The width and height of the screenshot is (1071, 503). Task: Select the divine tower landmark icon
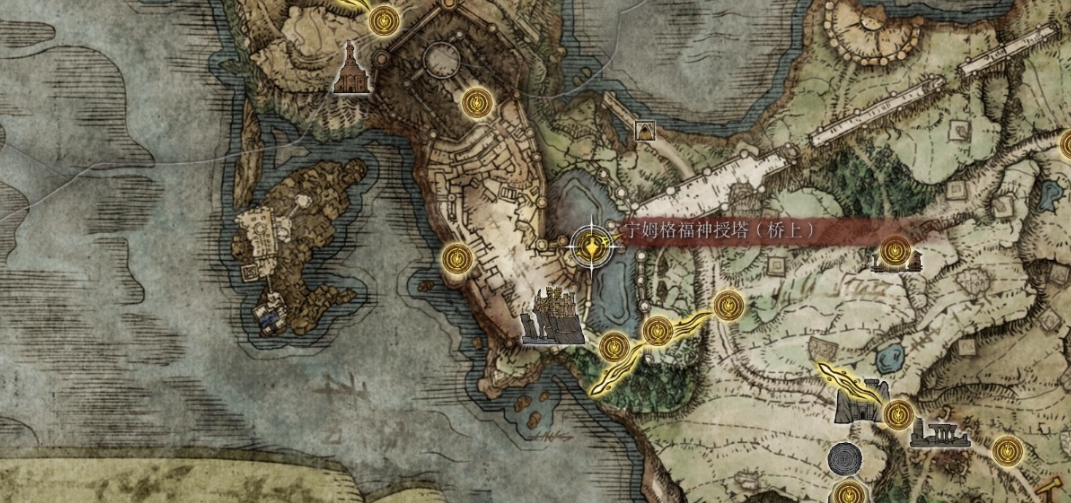352,68
